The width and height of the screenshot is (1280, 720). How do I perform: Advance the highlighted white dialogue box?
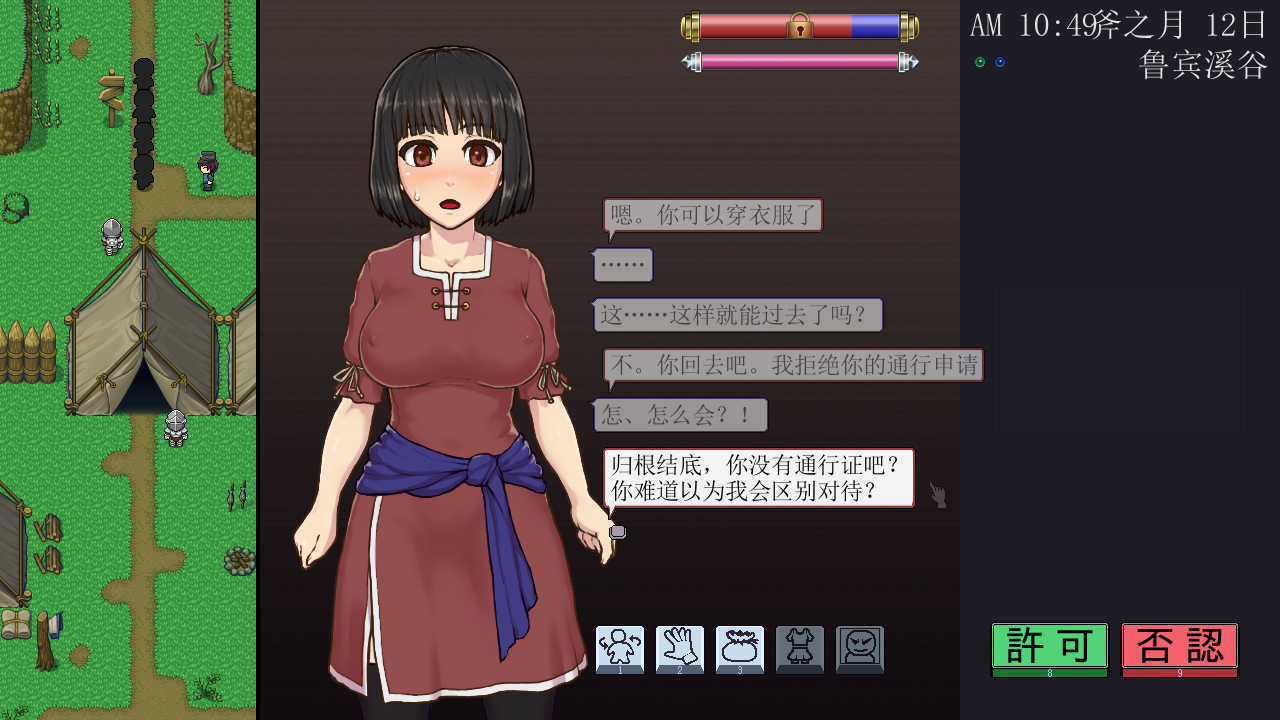coord(758,477)
